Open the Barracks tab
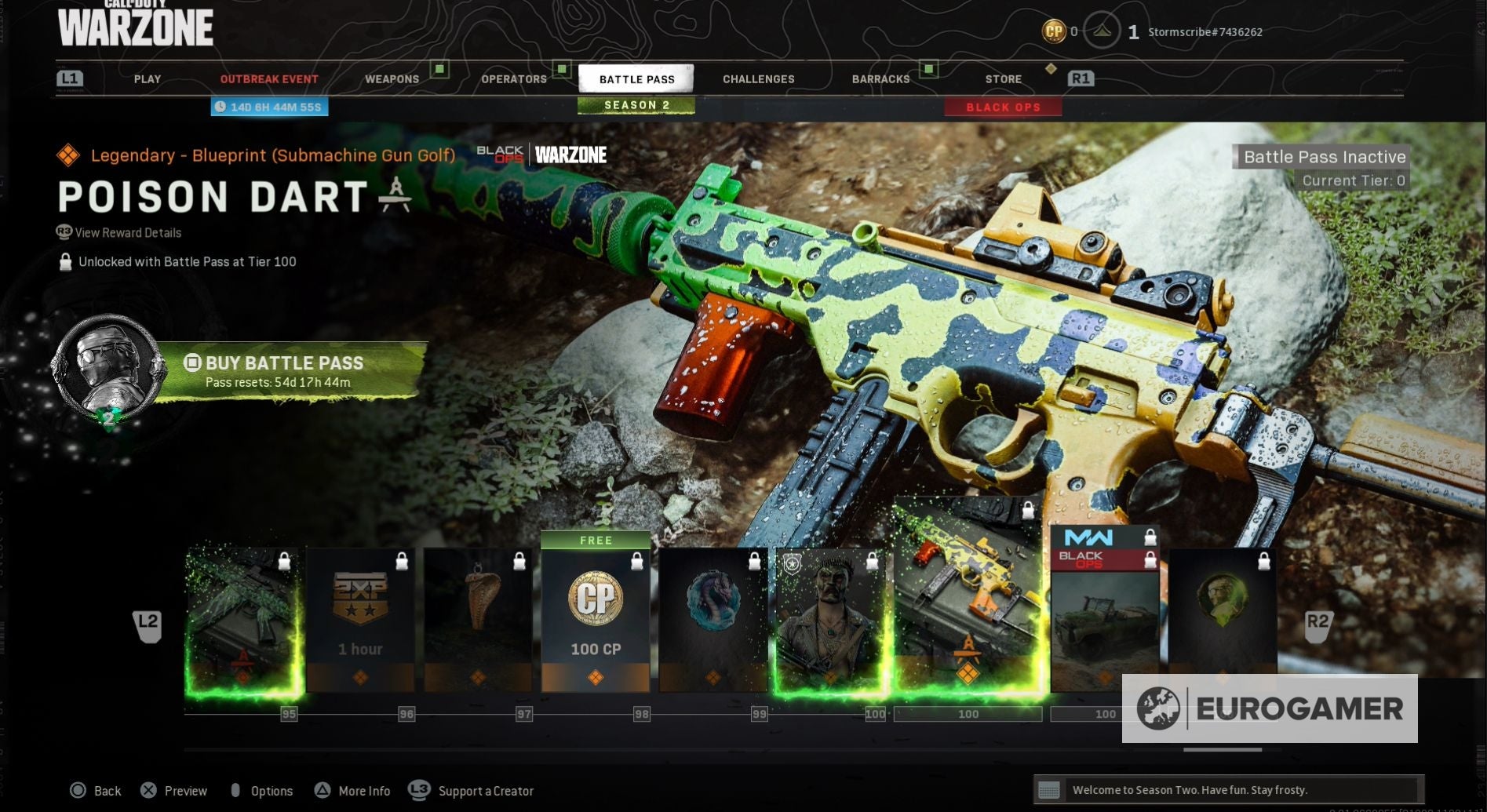1487x812 pixels. click(x=880, y=79)
